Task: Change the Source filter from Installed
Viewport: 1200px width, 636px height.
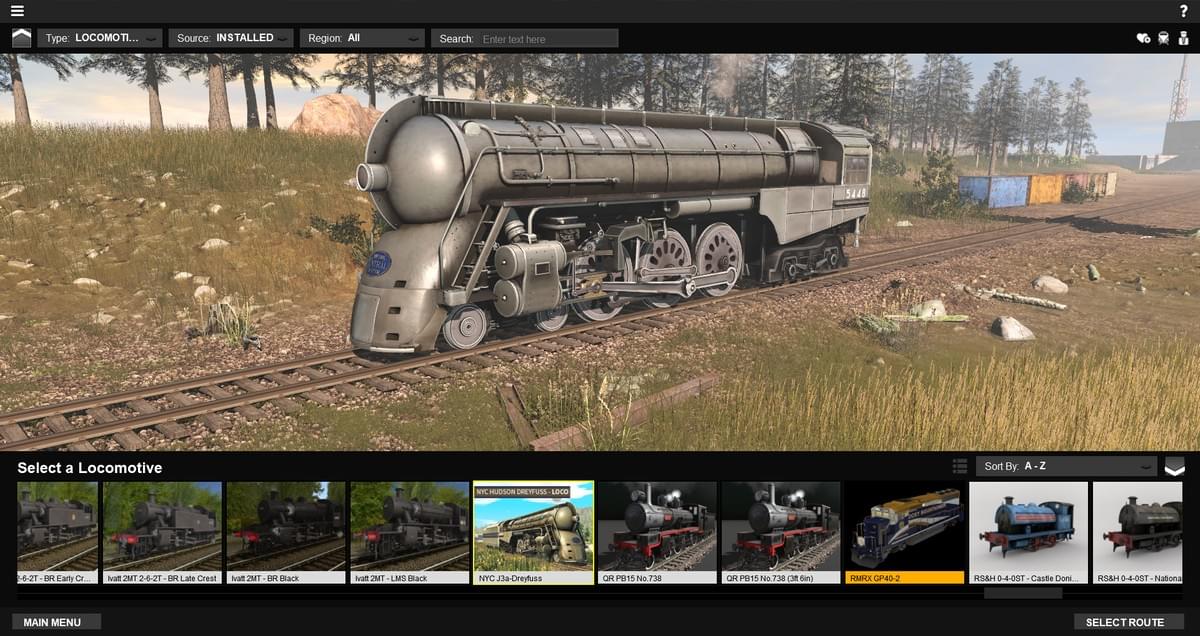Action: coord(231,38)
